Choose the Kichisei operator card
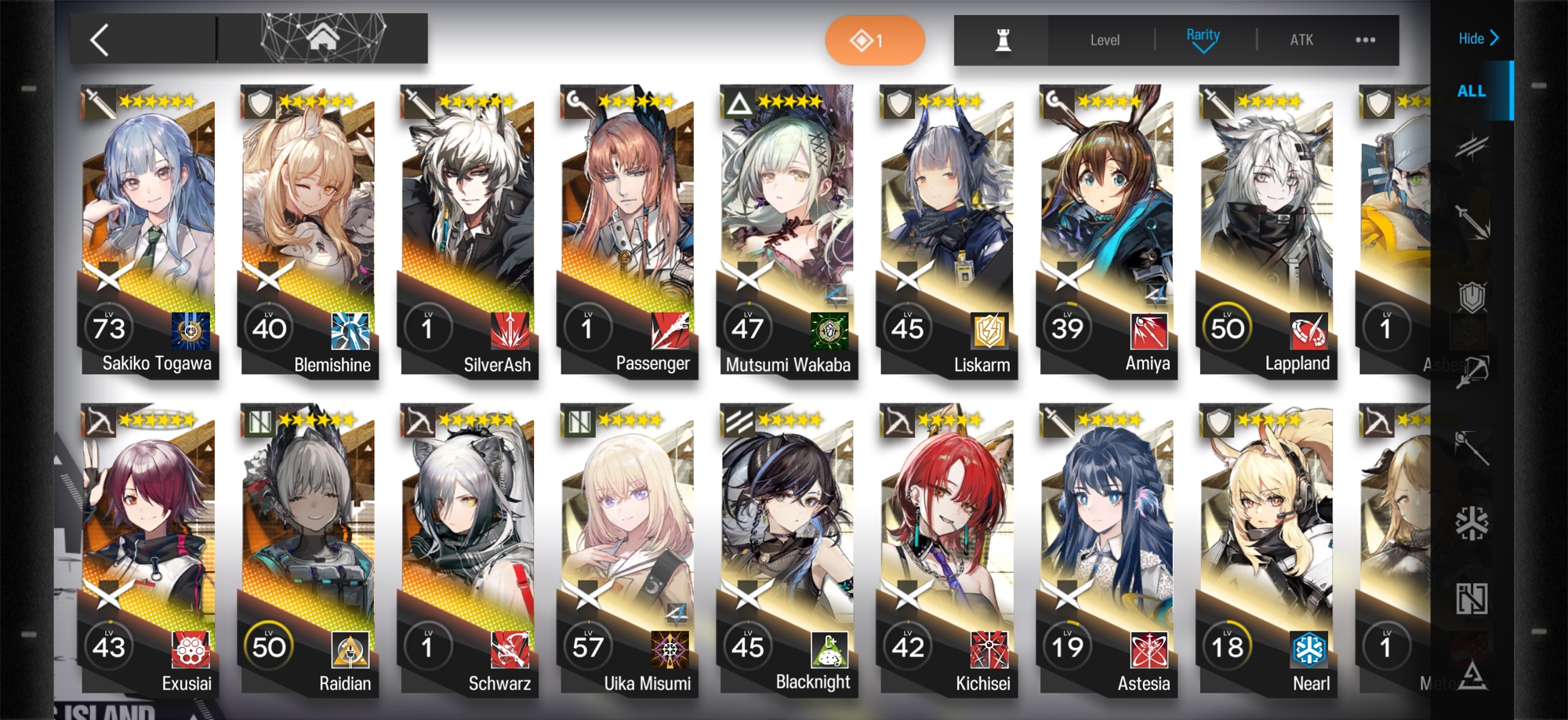The image size is (1568, 720). coord(947,548)
